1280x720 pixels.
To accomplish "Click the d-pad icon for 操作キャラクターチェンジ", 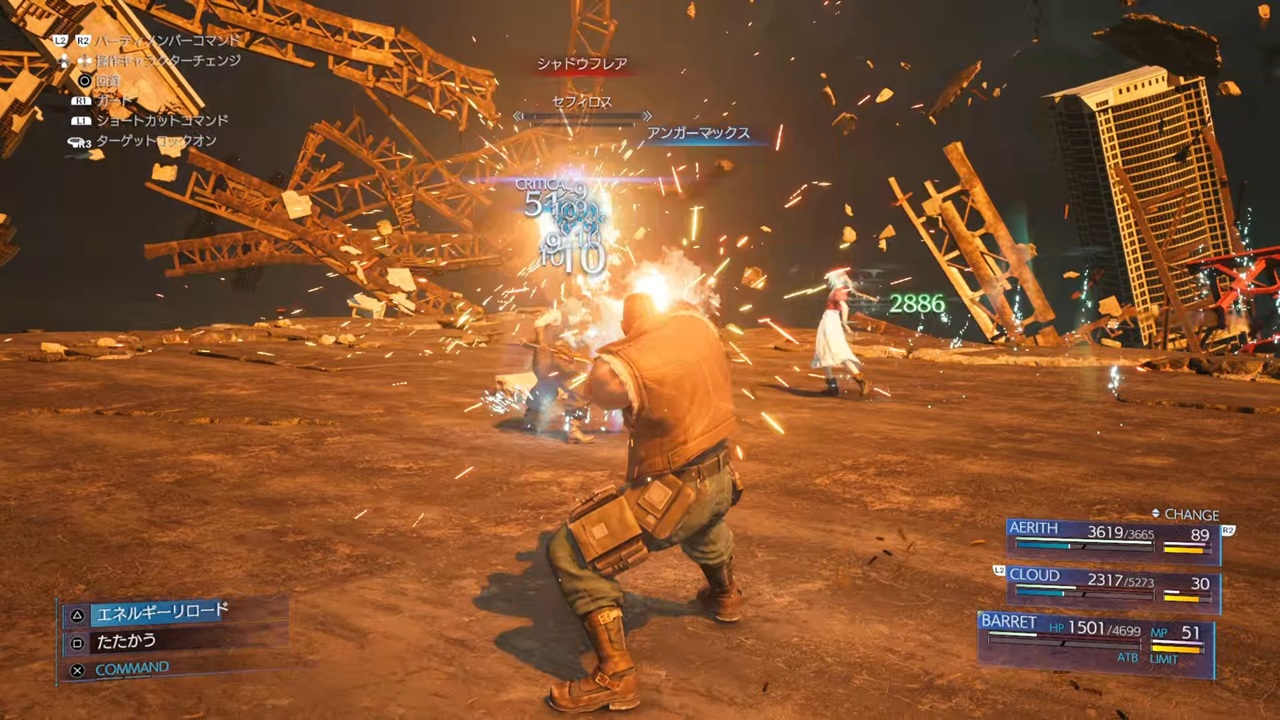I will point(86,60).
